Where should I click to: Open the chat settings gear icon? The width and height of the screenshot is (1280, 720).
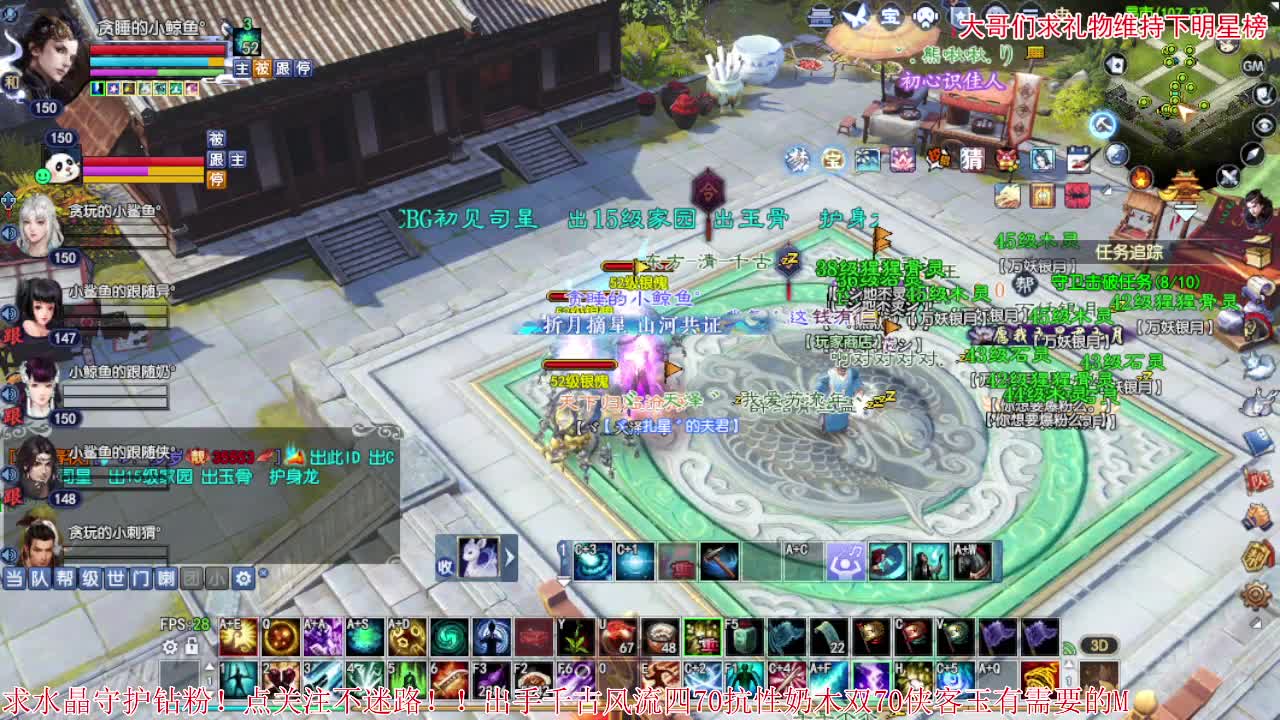pyautogui.click(x=243, y=578)
